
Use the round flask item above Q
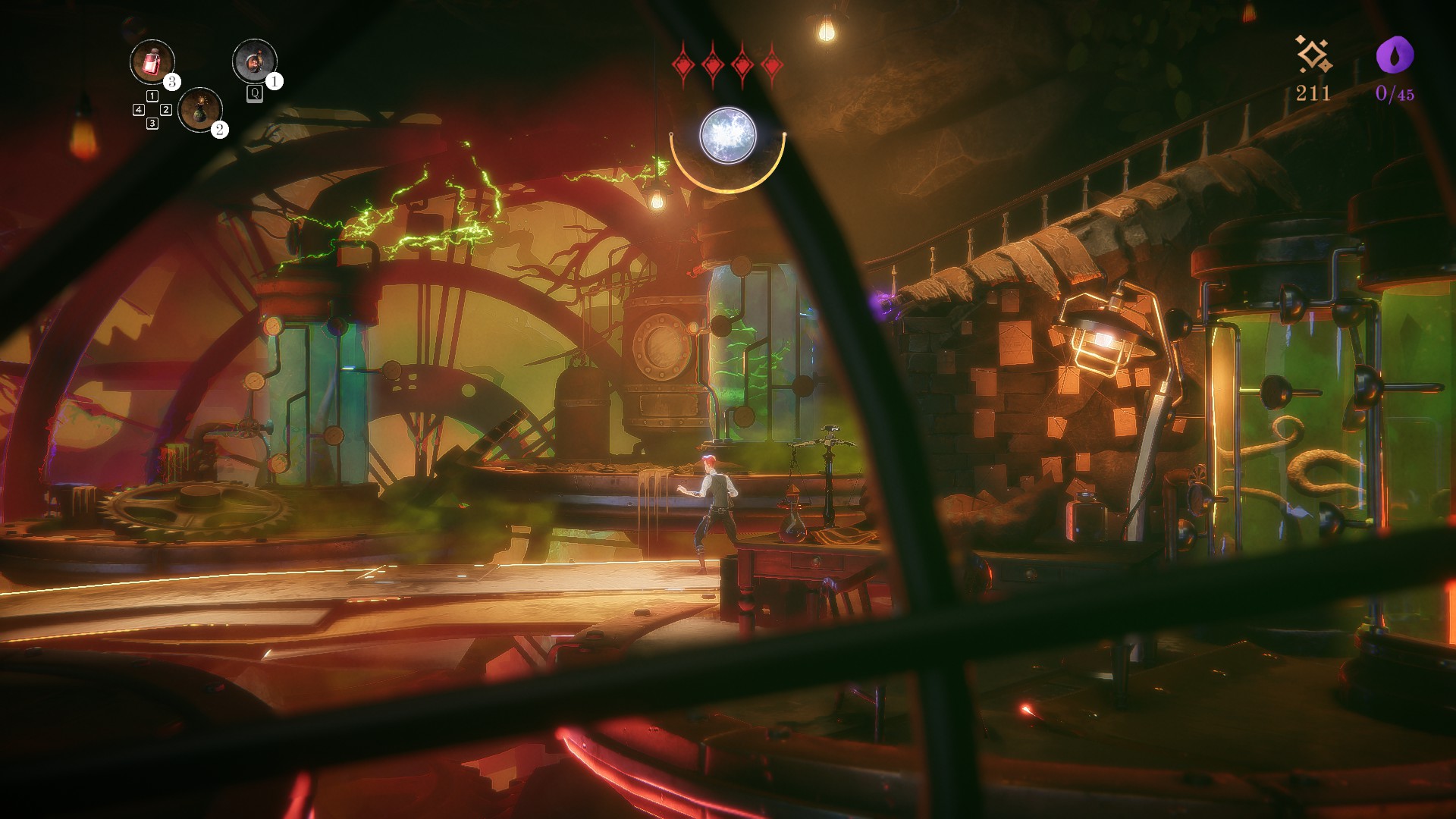254,61
